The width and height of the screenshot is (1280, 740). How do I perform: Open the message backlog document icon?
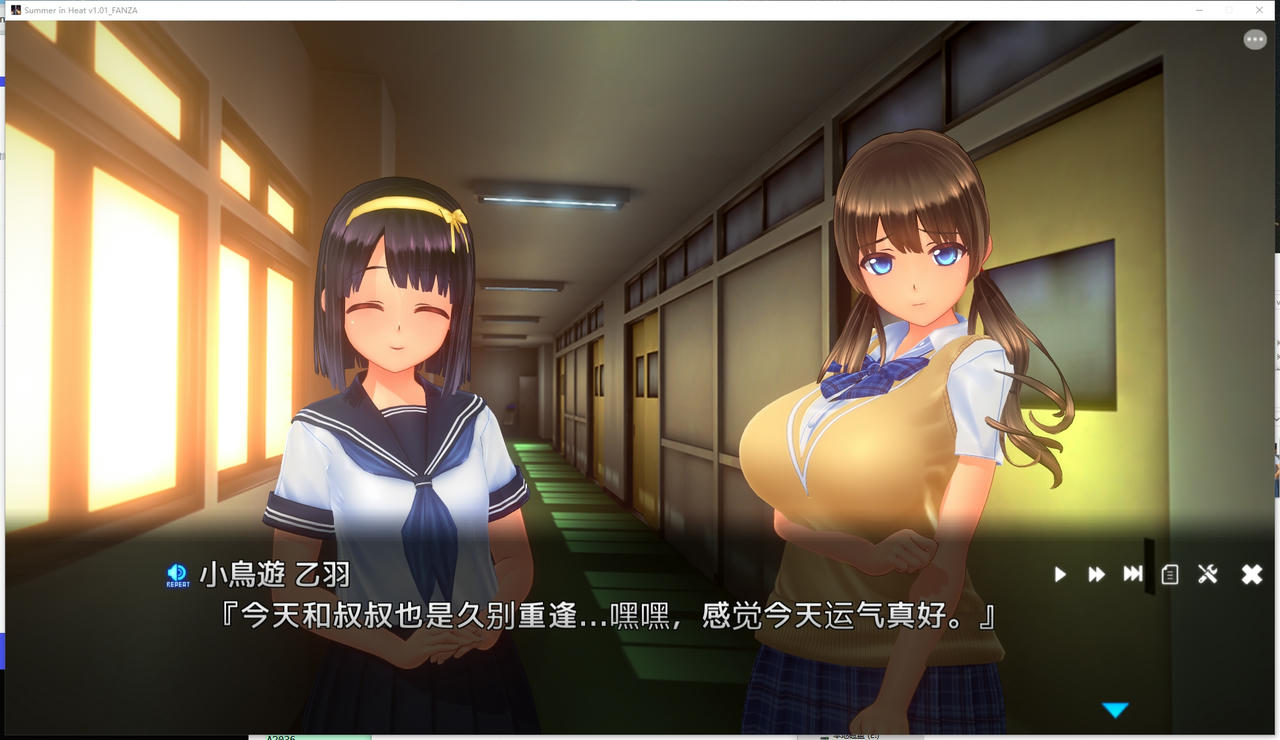(x=1168, y=574)
